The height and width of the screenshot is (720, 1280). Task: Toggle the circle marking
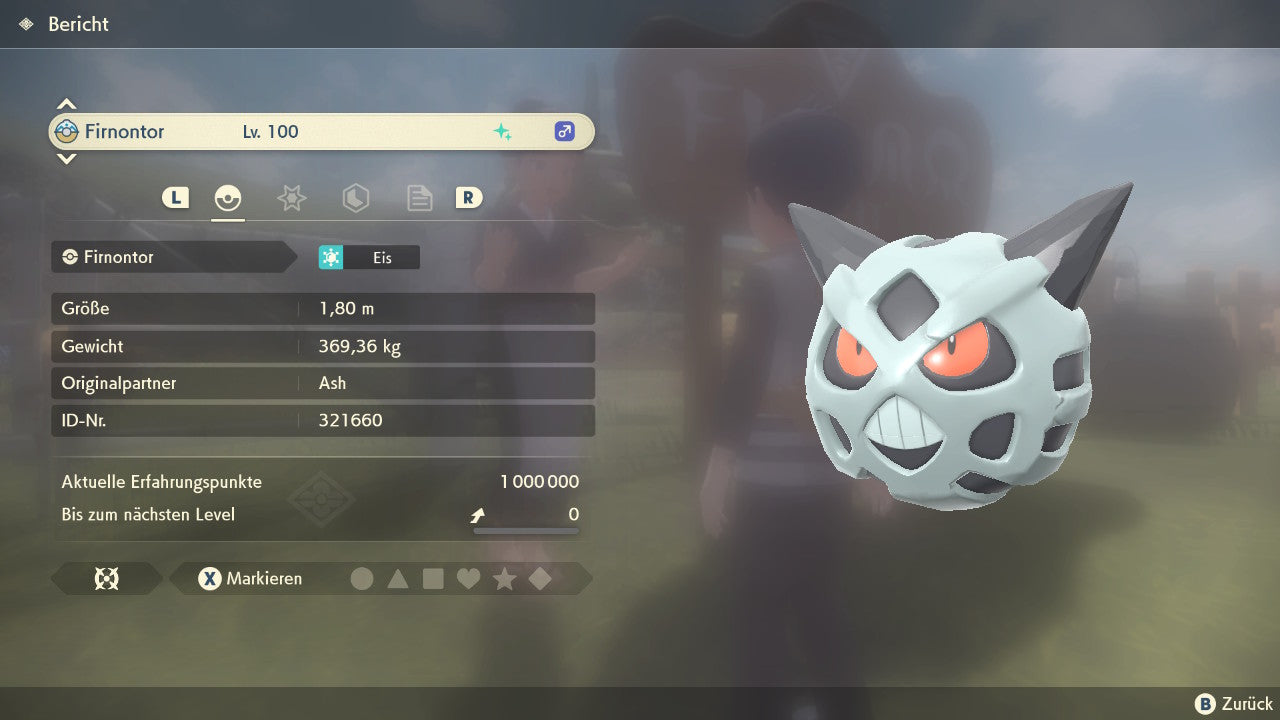pyautogui.click(x=362, y=579)
